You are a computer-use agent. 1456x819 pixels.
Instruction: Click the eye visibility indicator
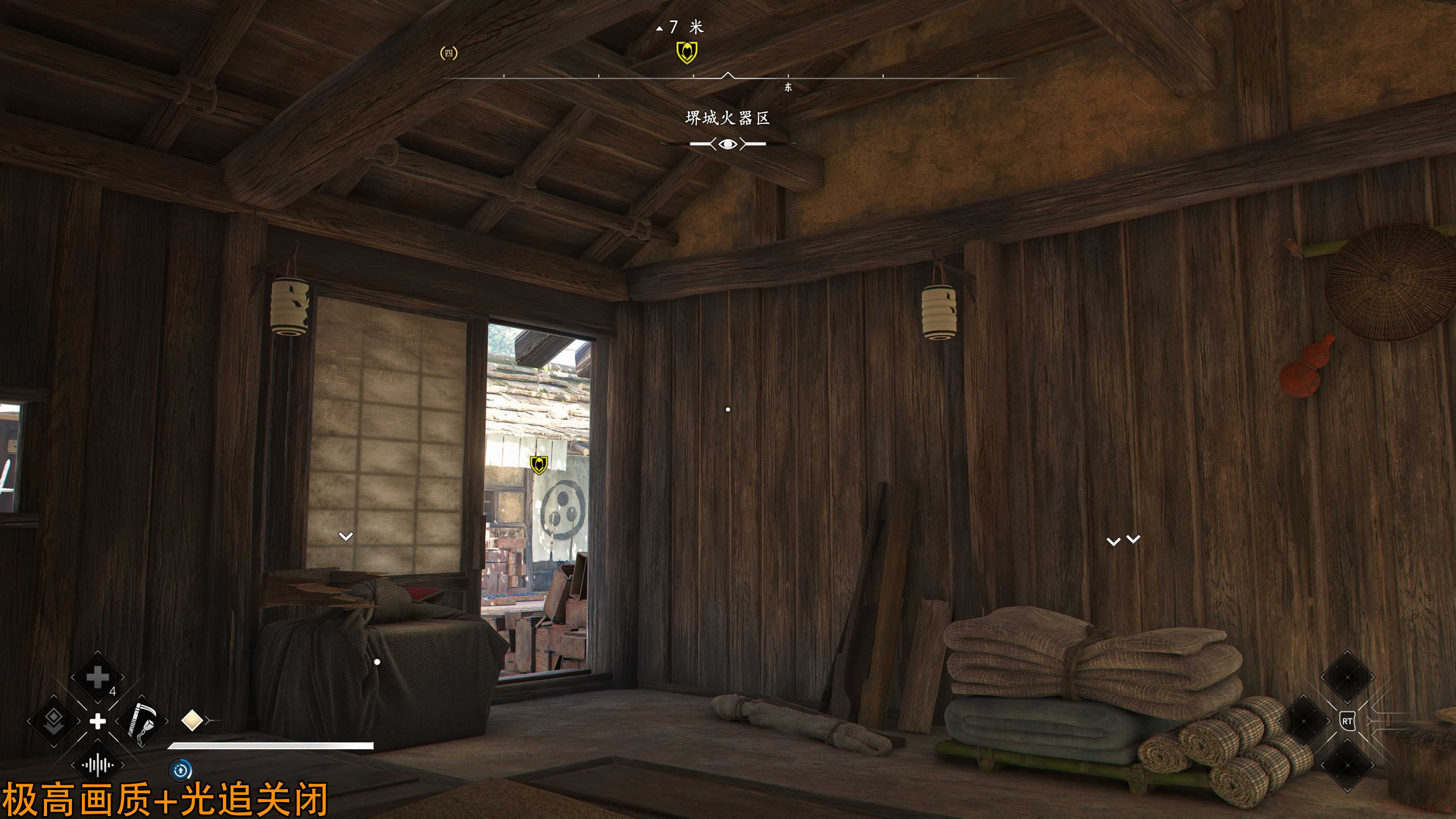click(x=728, y=144)
